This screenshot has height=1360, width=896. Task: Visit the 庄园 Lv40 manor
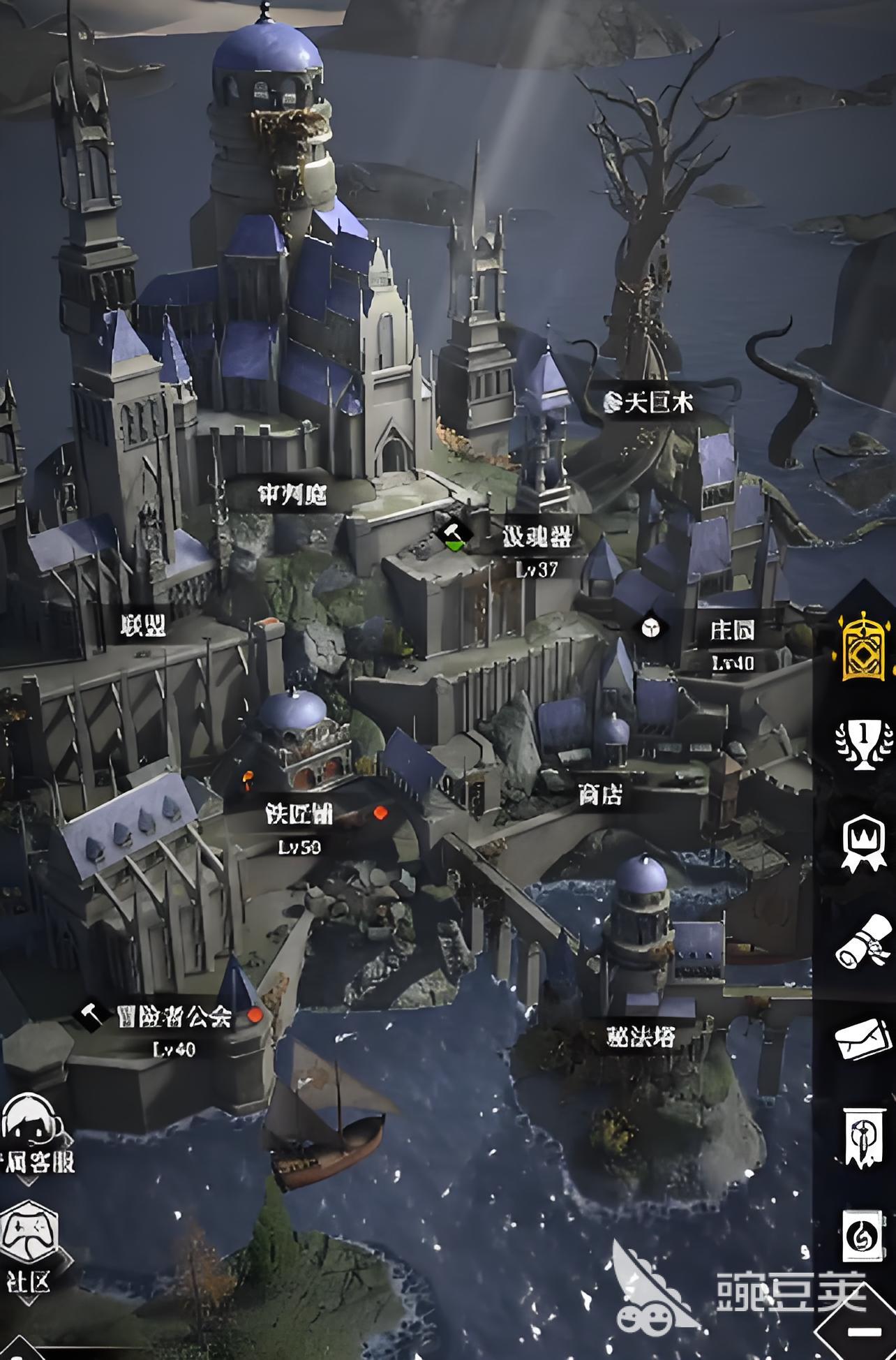732,631
